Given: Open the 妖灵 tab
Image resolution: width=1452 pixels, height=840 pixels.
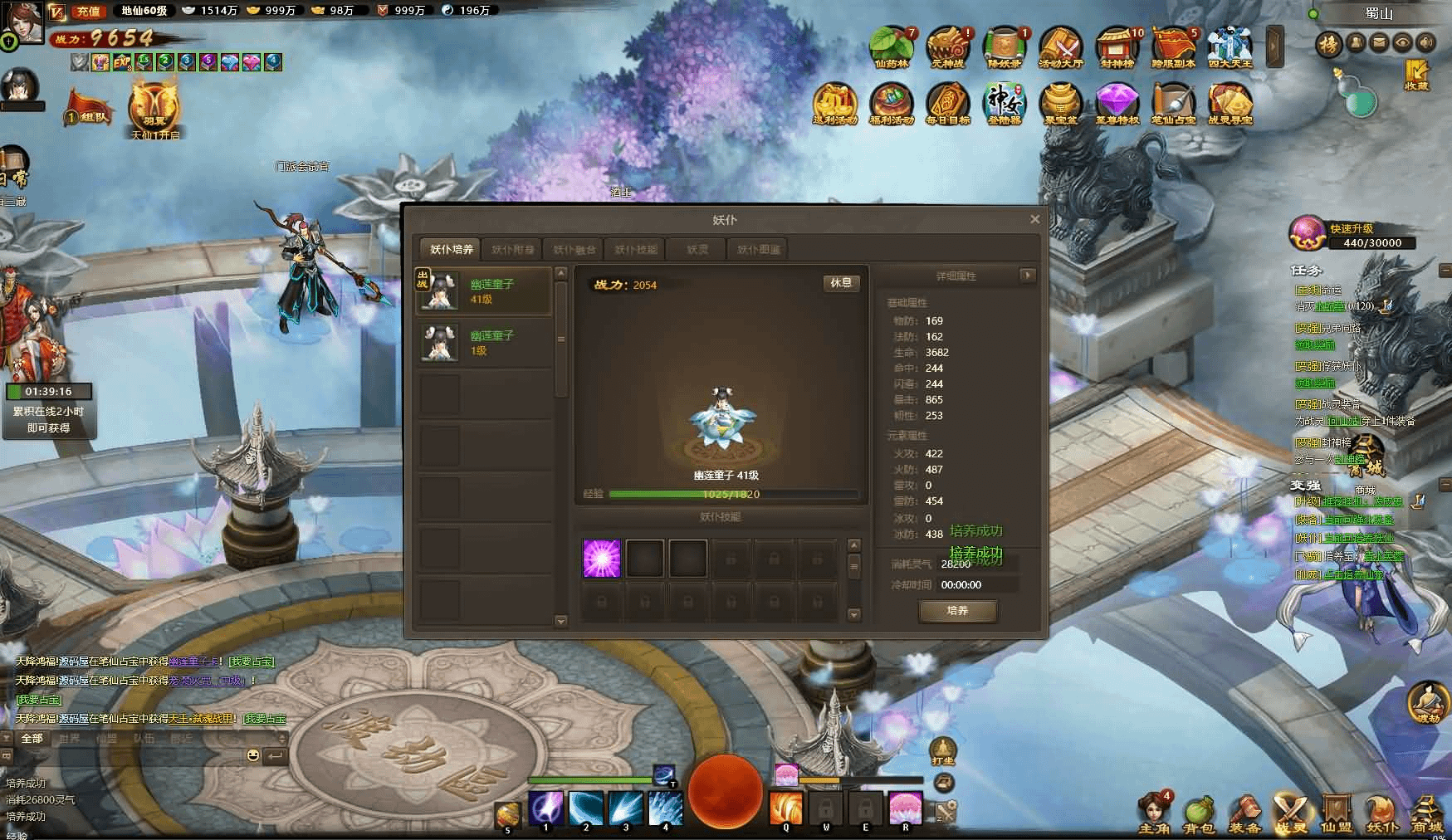Looking at the screenshot, I should pyautogui.click(x=697, y=249).
